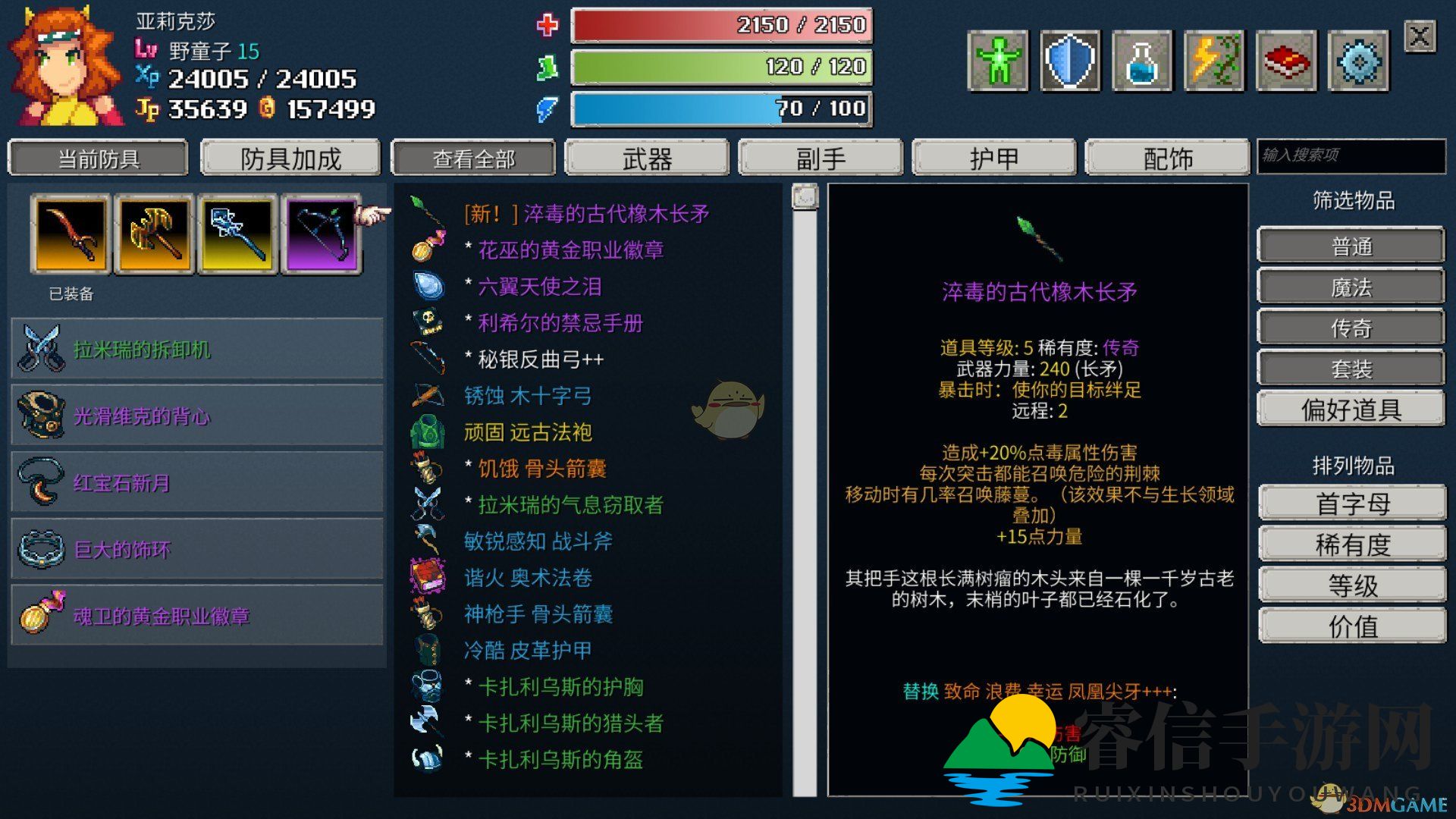The image size is (1456, 819).
Task: Select the blue shield defense icon
Action: tap(1070, 59)
